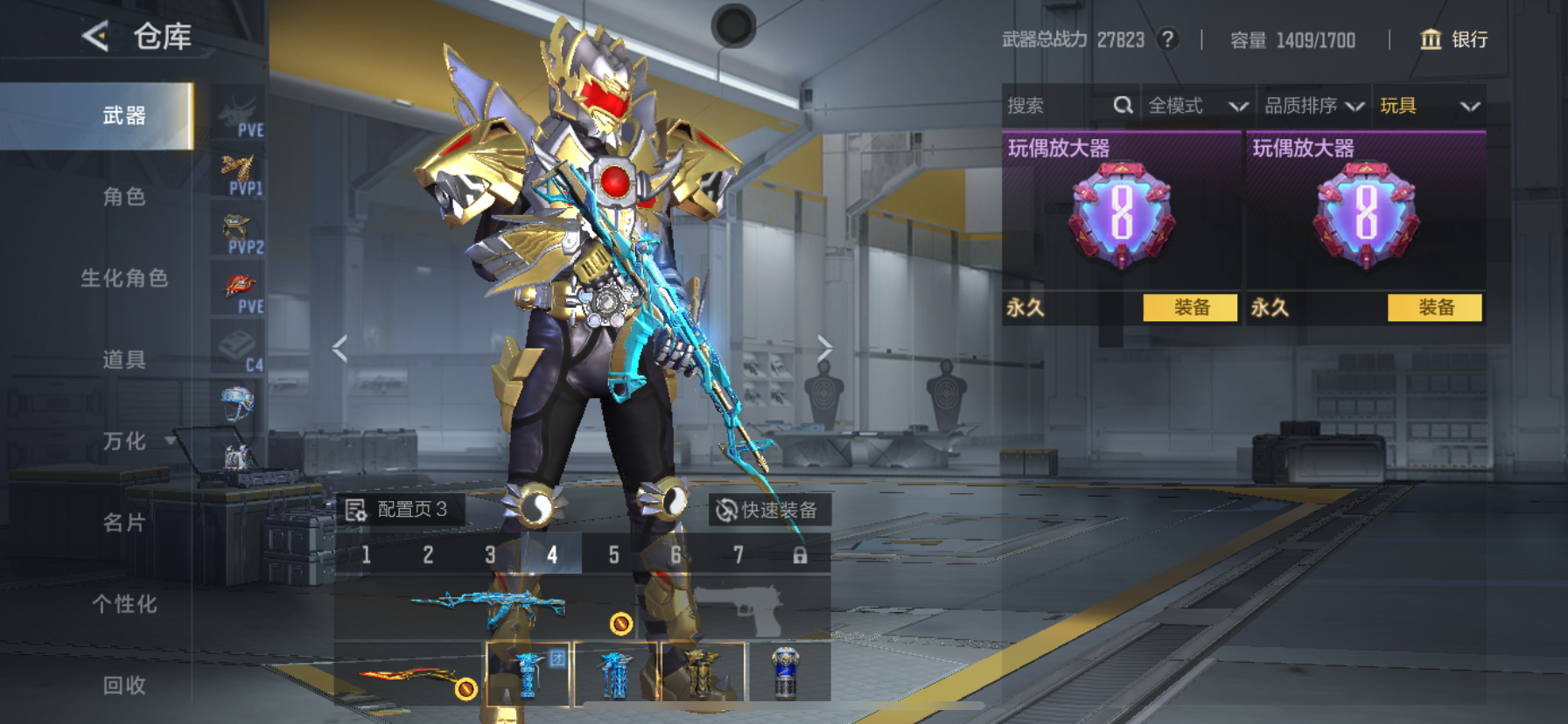
Task: Open the 品质排序 sort dropdown
Action: 1313,106
